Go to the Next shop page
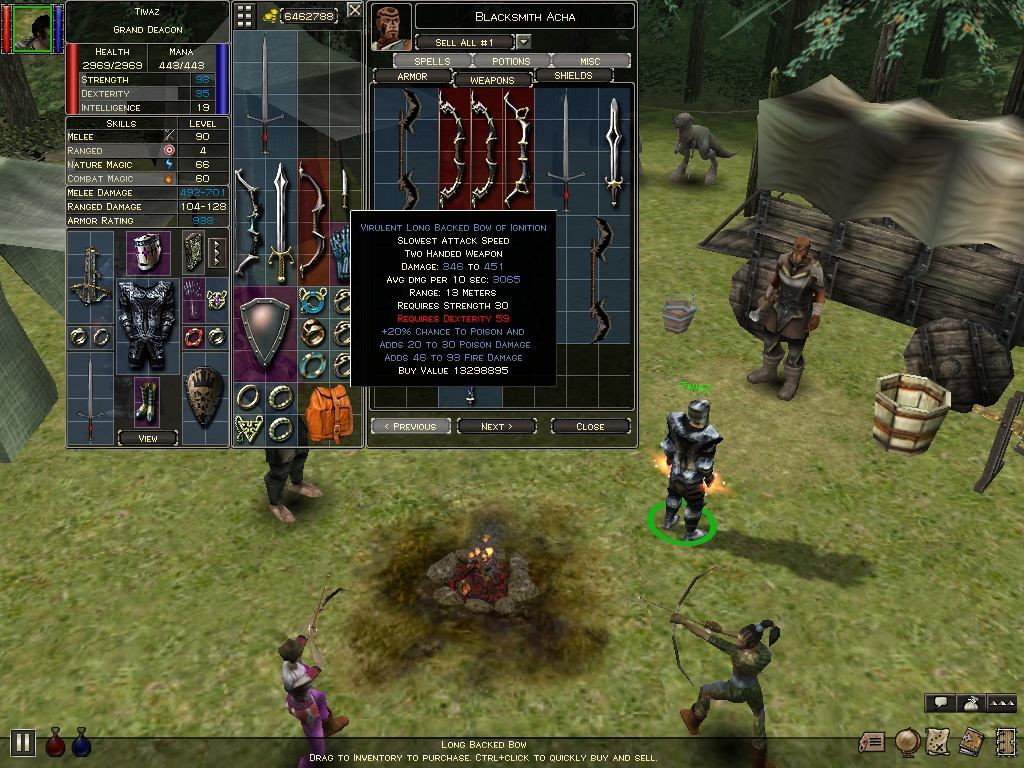Screen dimensions: 1024x768 pos(496,426)
